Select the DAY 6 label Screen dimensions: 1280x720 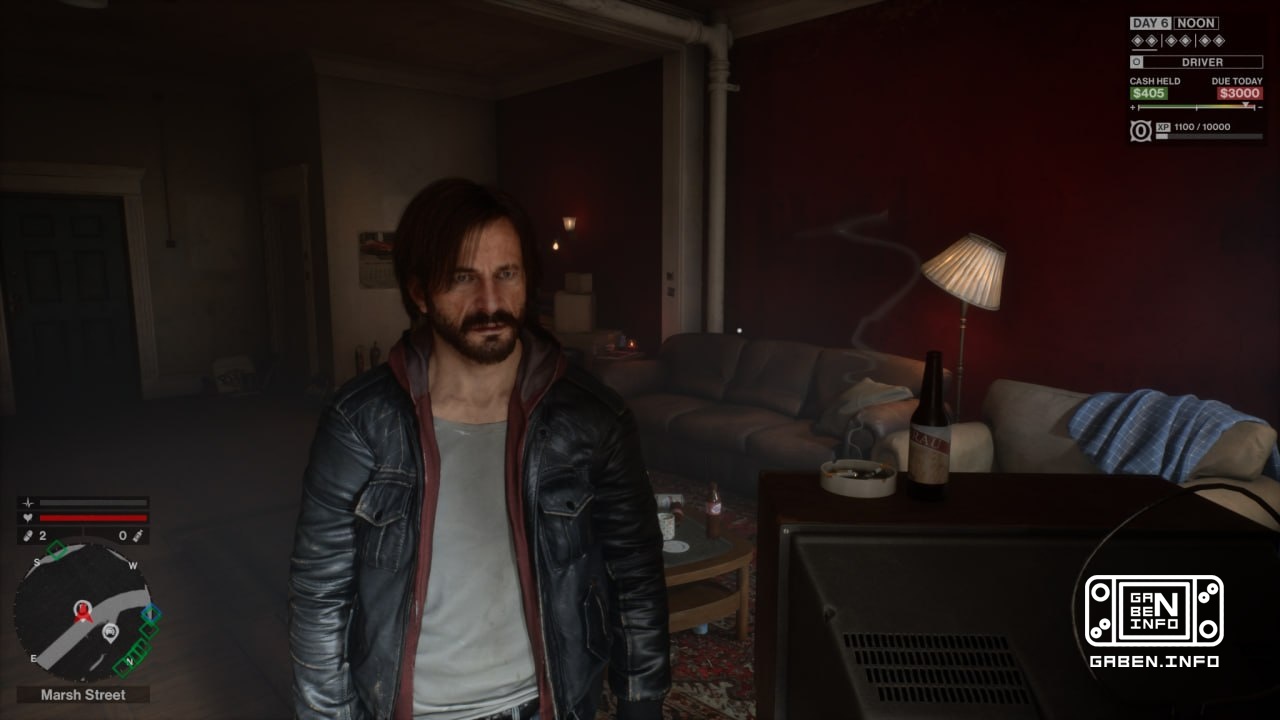1152,23
